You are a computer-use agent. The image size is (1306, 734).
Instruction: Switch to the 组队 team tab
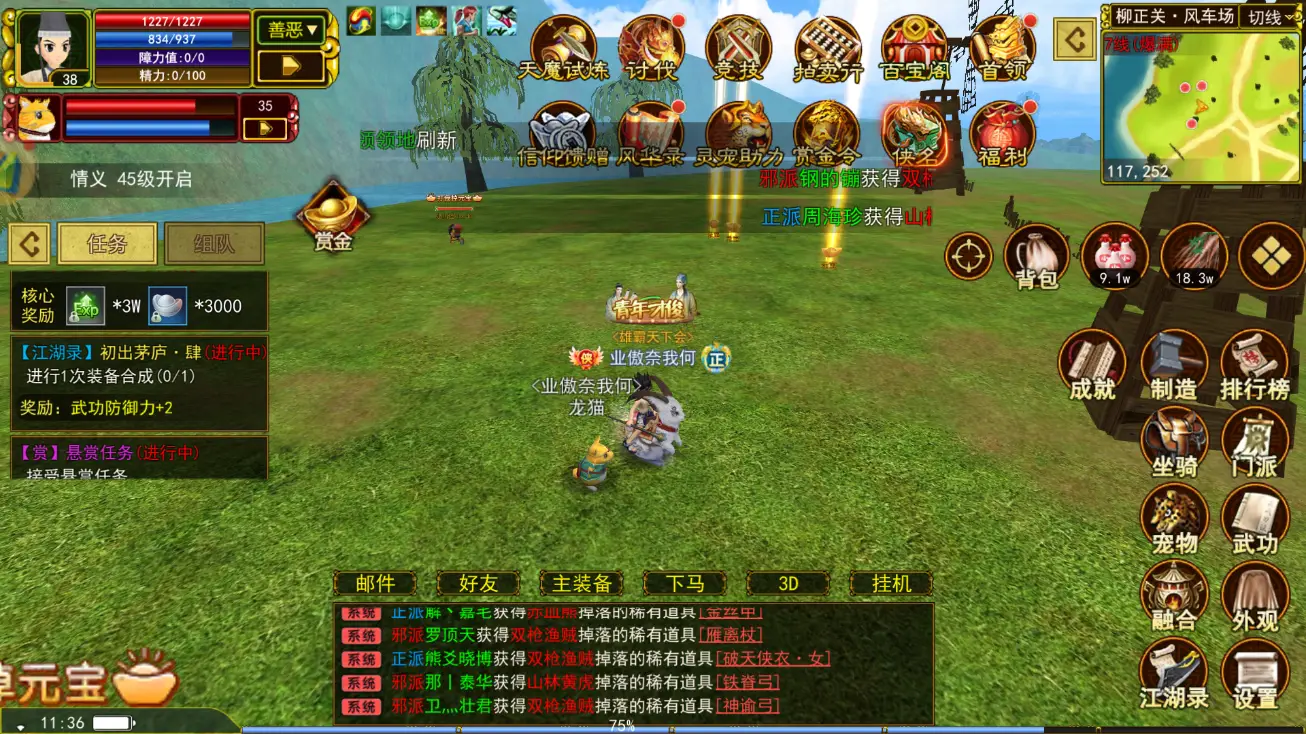[x=213, y=243]
